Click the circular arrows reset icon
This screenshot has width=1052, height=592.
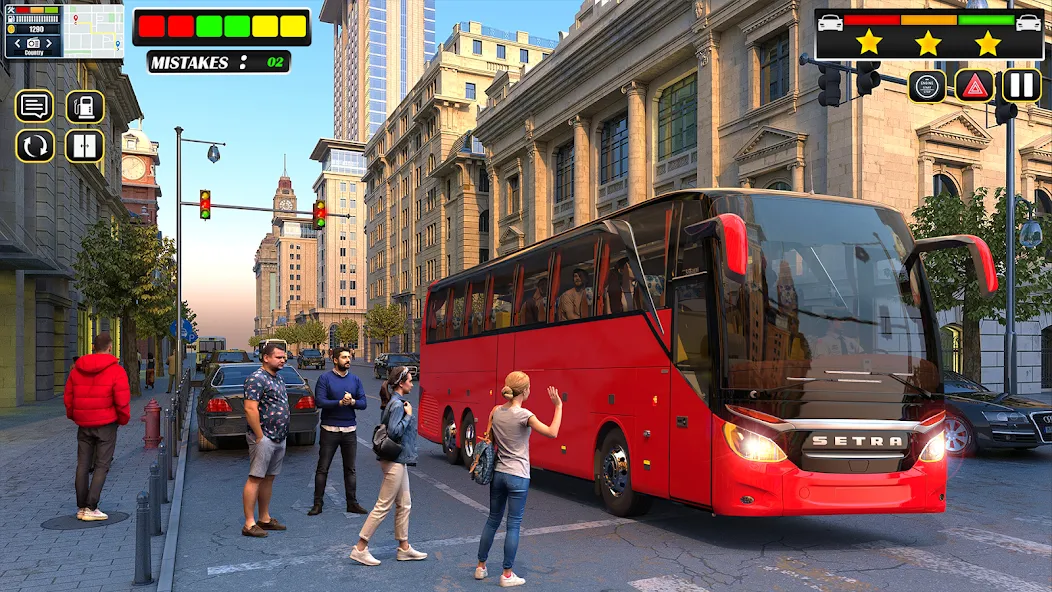[34, 146]
